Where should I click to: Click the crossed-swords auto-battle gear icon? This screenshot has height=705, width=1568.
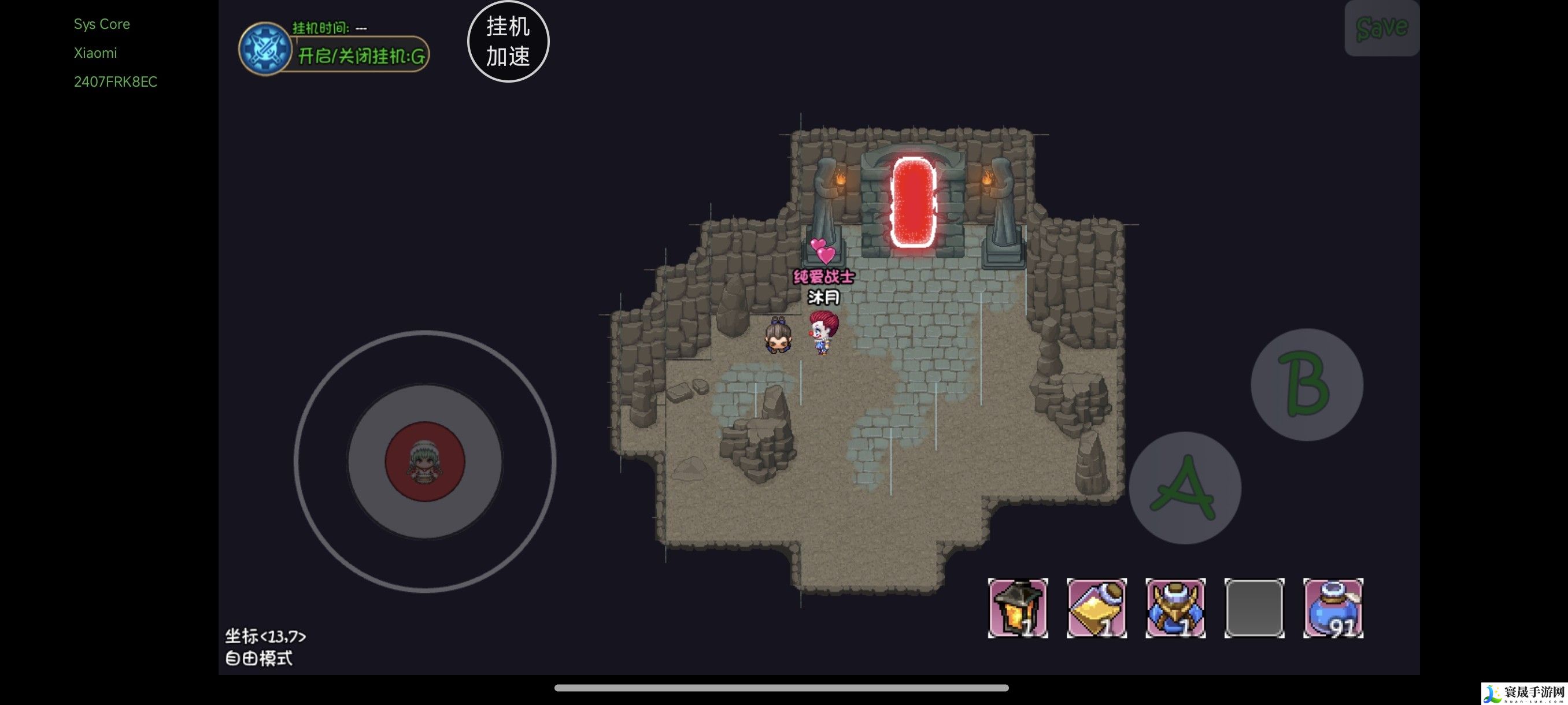[265, 49]
